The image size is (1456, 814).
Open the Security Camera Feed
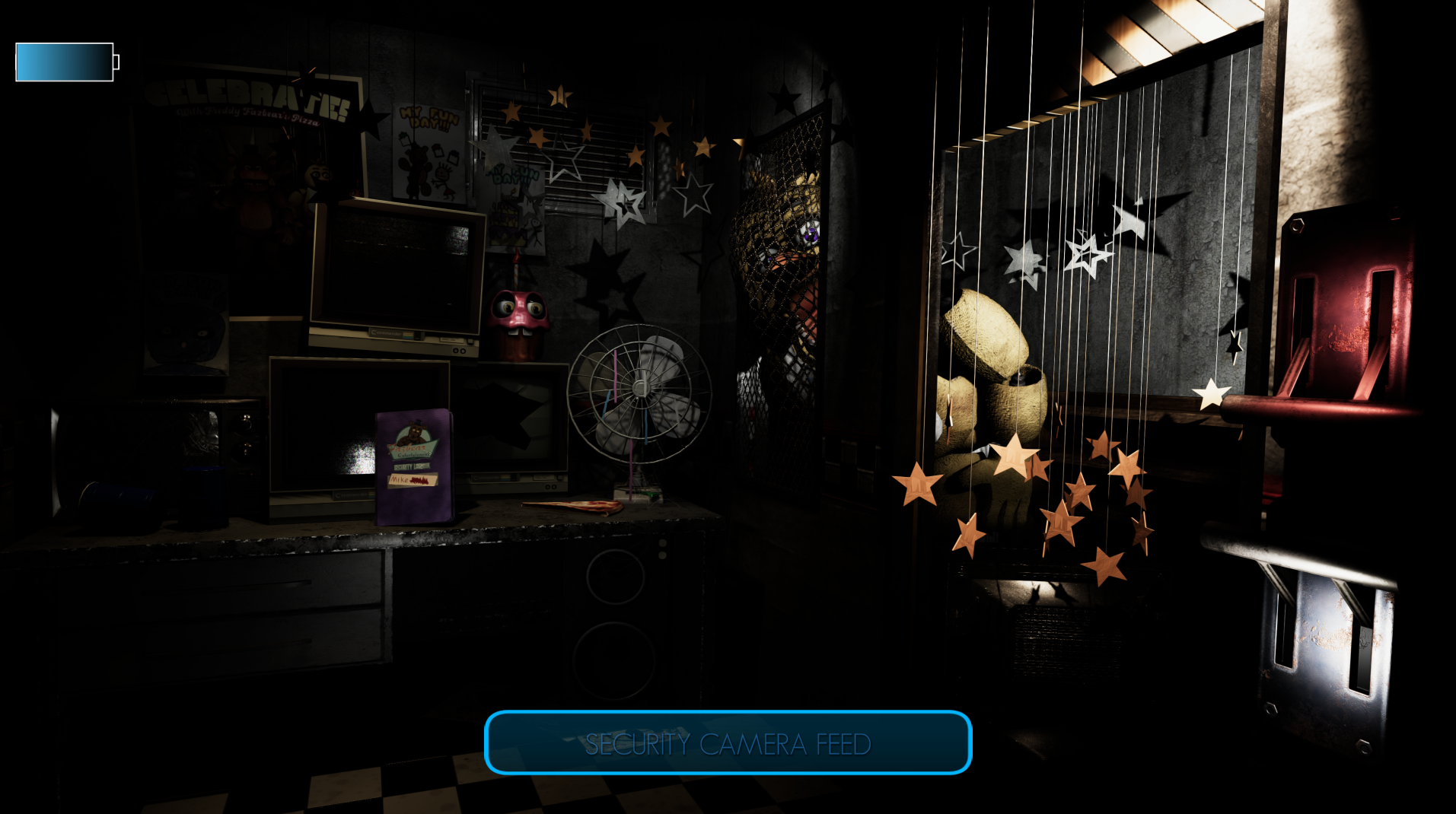(x=727, y=744)
